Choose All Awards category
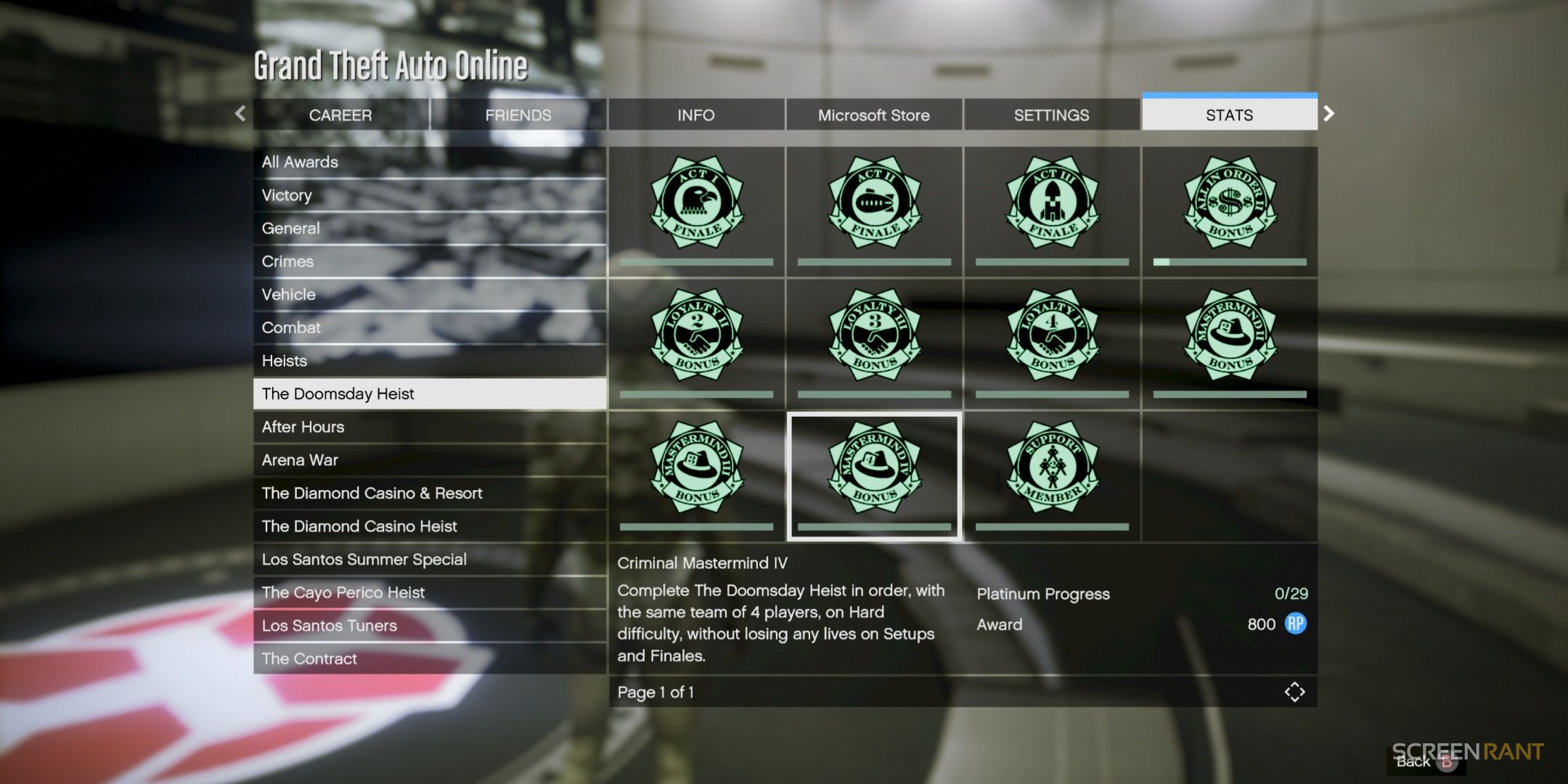The height and width of the screenshot is (784, 1568). pos(429,162)
